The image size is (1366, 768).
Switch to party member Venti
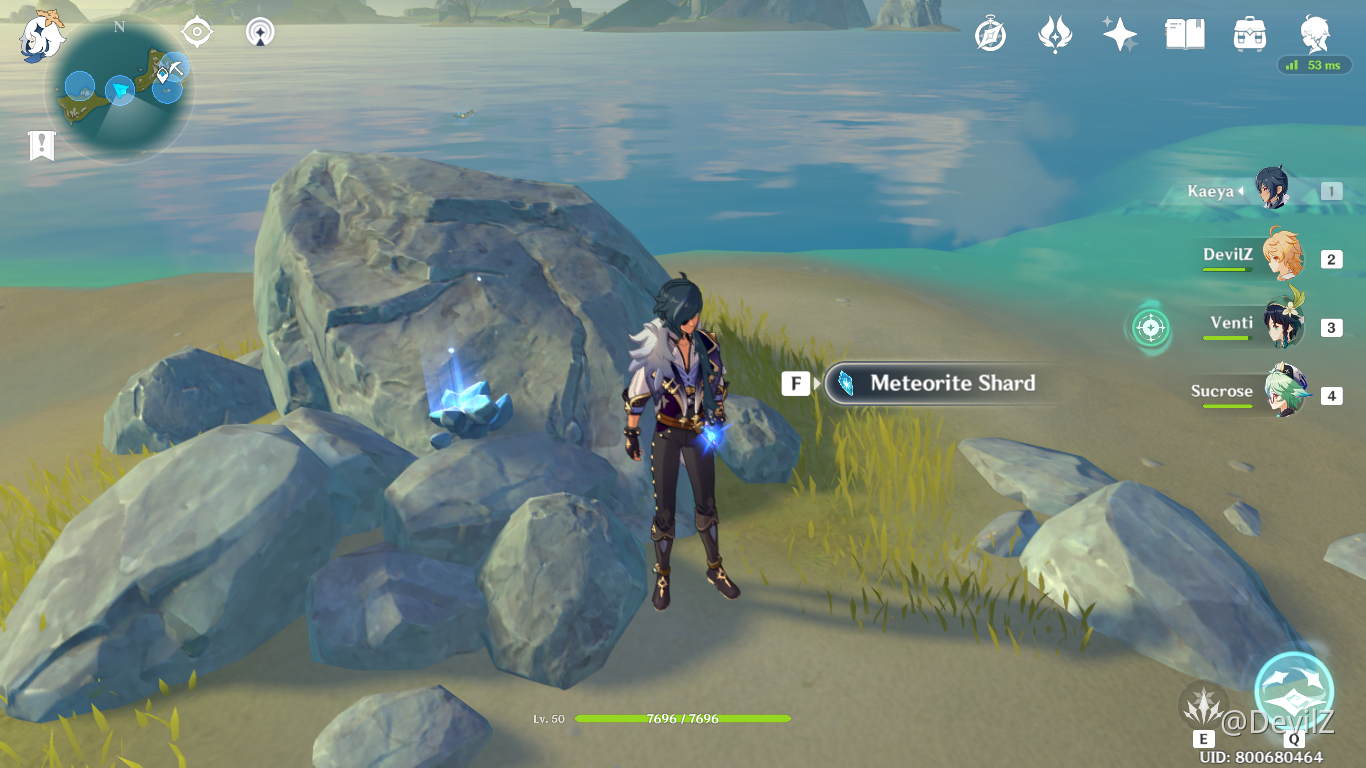[1282, 324]
